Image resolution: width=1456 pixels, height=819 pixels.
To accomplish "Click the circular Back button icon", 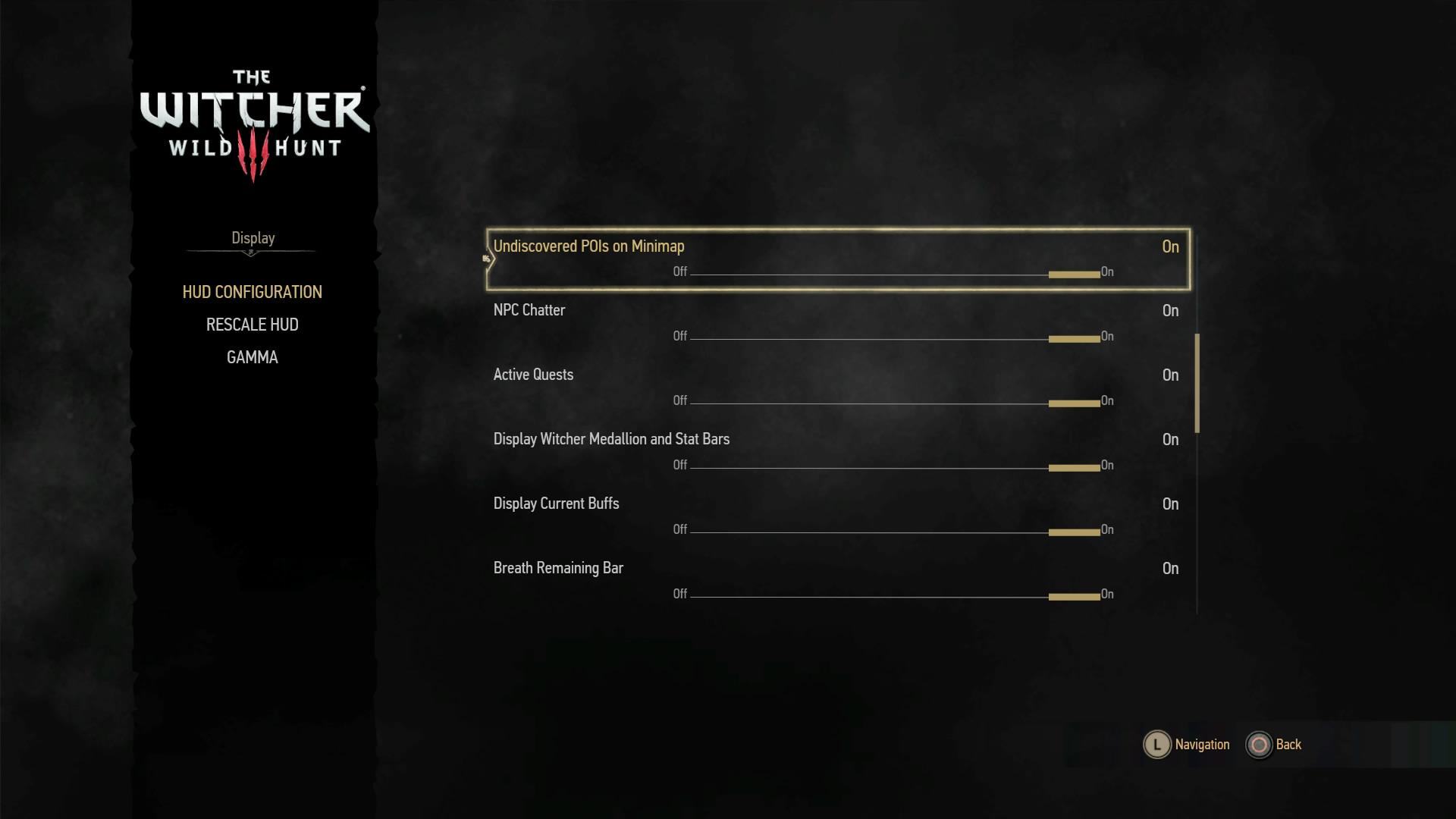I will (x=1260, y=745).
